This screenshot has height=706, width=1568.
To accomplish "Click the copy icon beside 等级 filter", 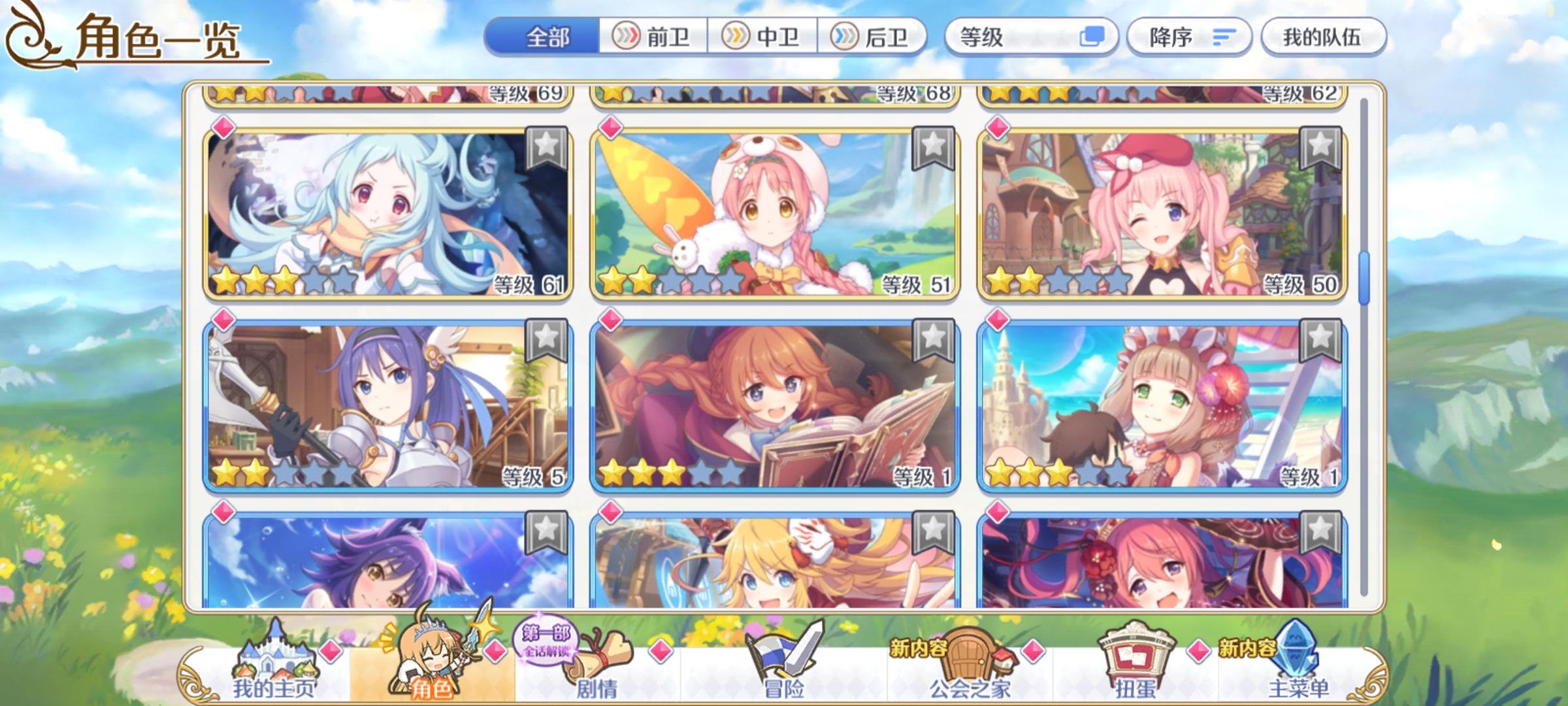I will (x=1092, y=37).
